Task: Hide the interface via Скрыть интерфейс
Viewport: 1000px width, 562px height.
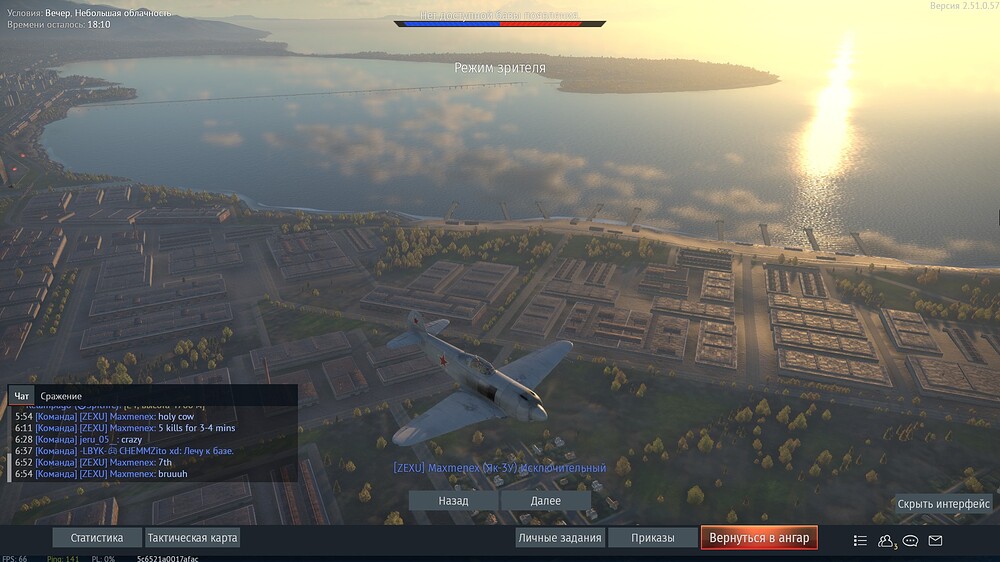Action: coord(943,504)
